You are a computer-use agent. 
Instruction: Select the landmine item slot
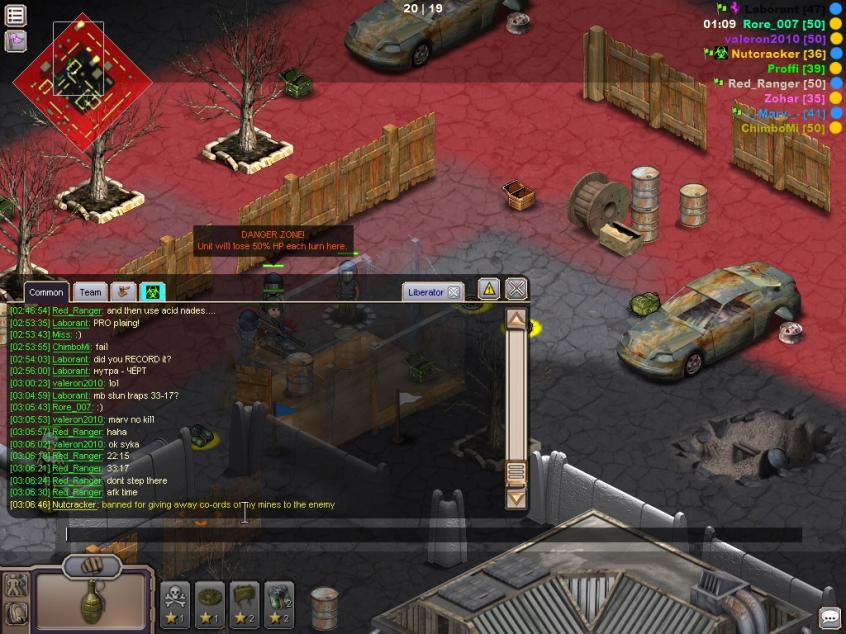209,603
